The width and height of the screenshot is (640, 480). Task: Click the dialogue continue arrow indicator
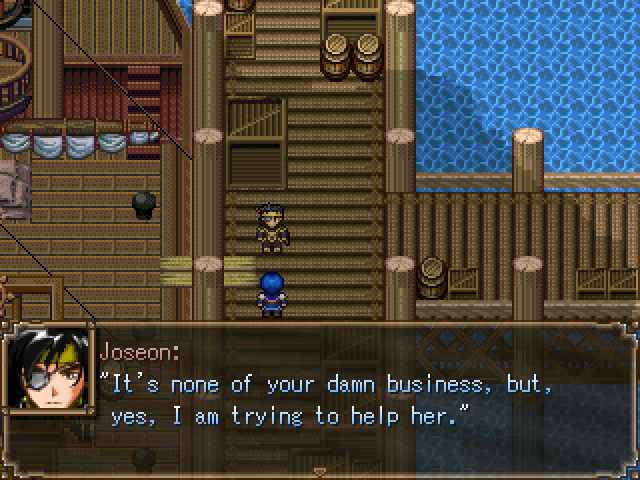coord(320,470)
